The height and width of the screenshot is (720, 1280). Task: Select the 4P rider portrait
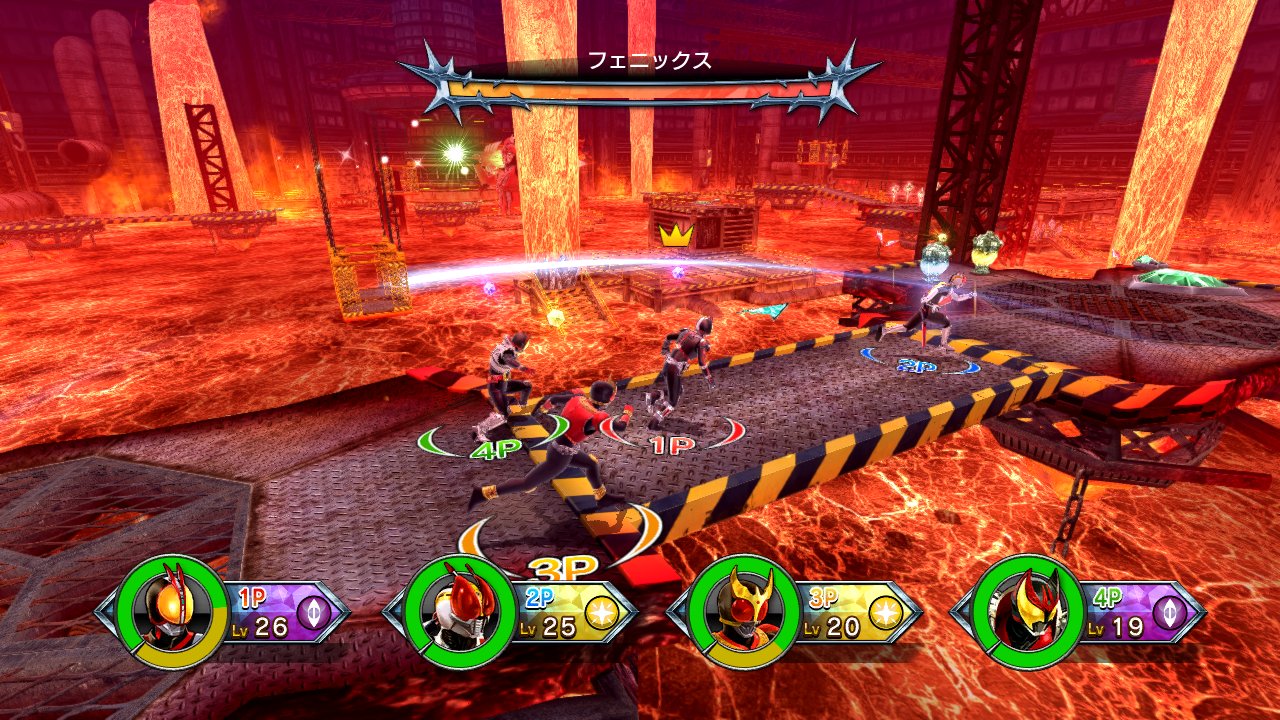tap(1030, 610)
